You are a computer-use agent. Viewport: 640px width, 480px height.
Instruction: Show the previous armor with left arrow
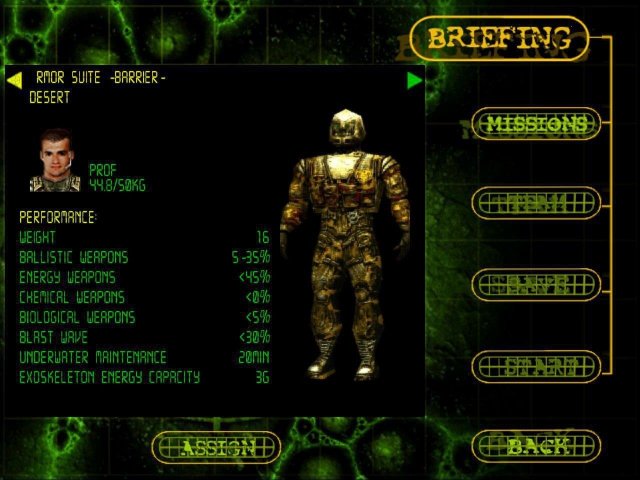[14, 80]
